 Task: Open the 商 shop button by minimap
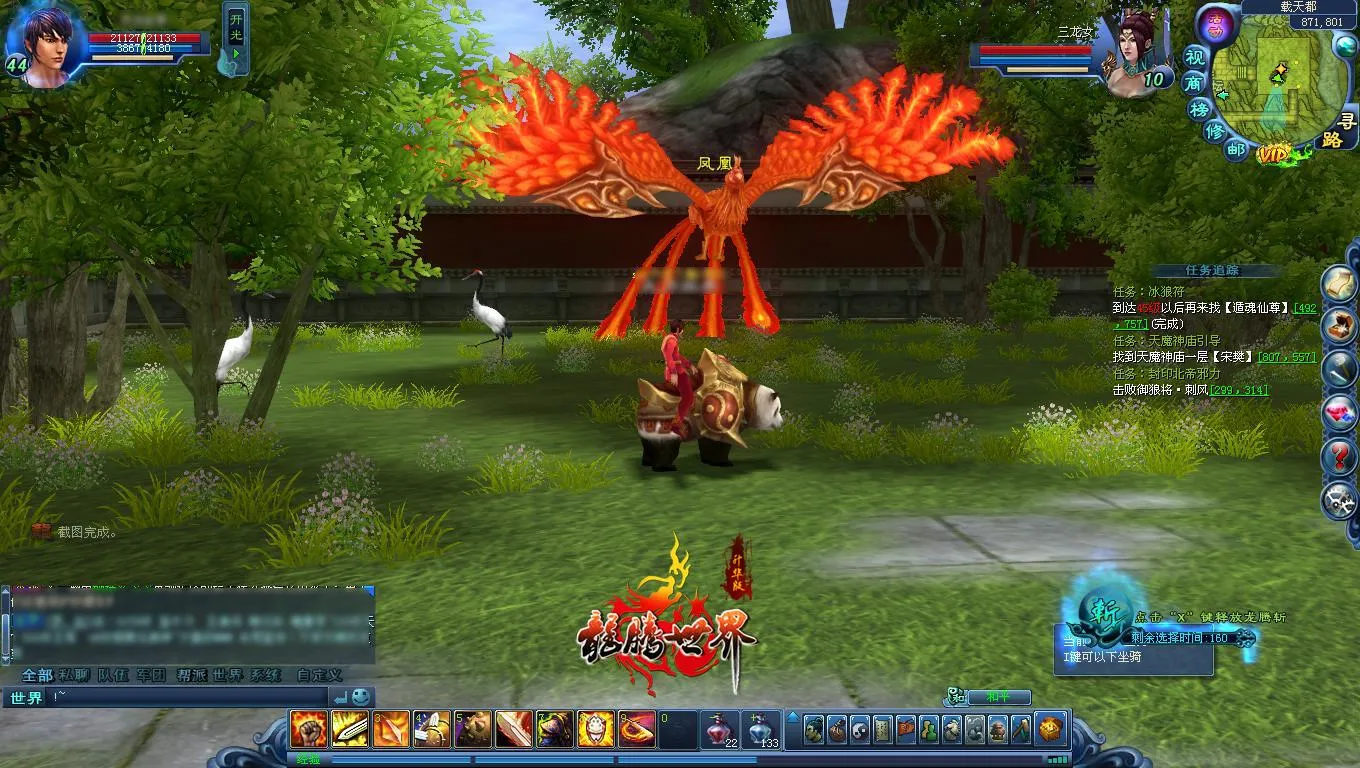[1194, 83]
